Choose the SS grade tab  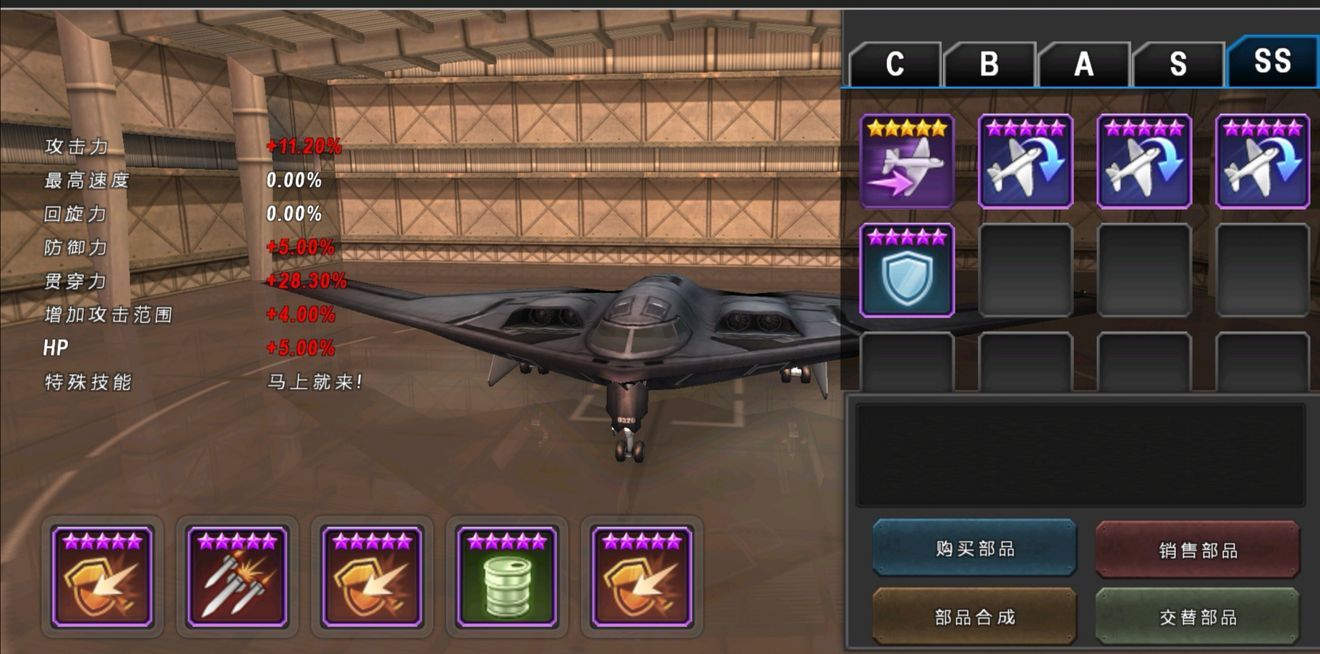tap(1272, 62)
